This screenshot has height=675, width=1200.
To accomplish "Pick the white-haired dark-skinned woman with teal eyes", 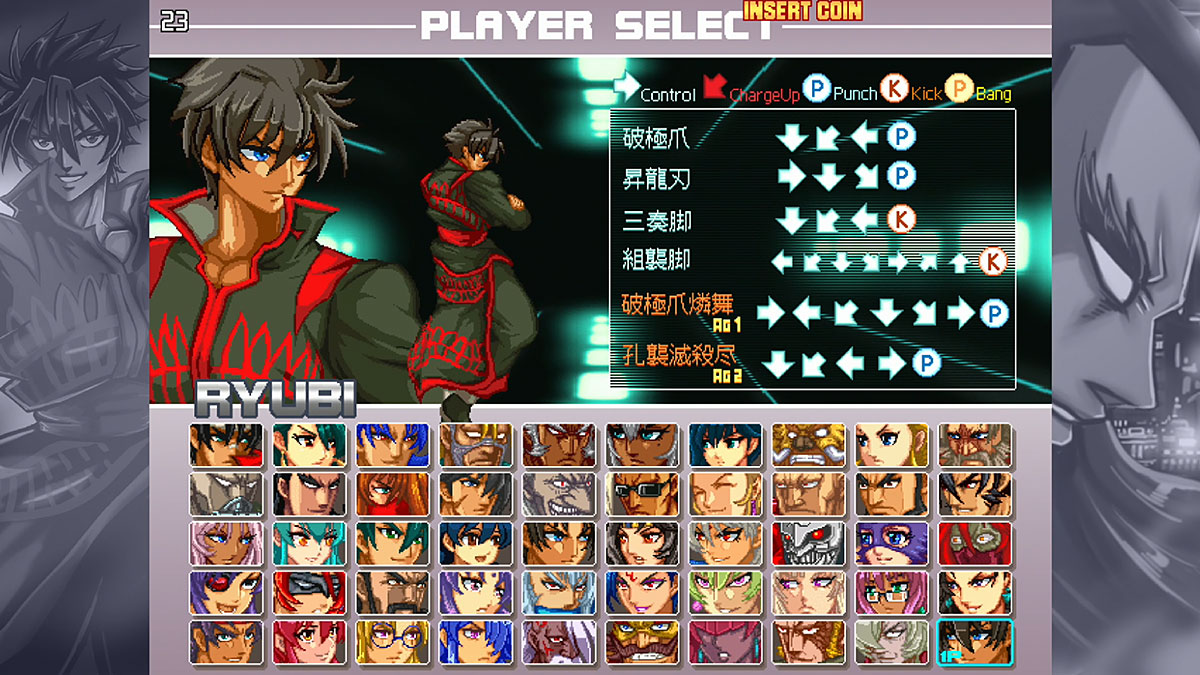I will pyautogui.click(x=641, y=445).
